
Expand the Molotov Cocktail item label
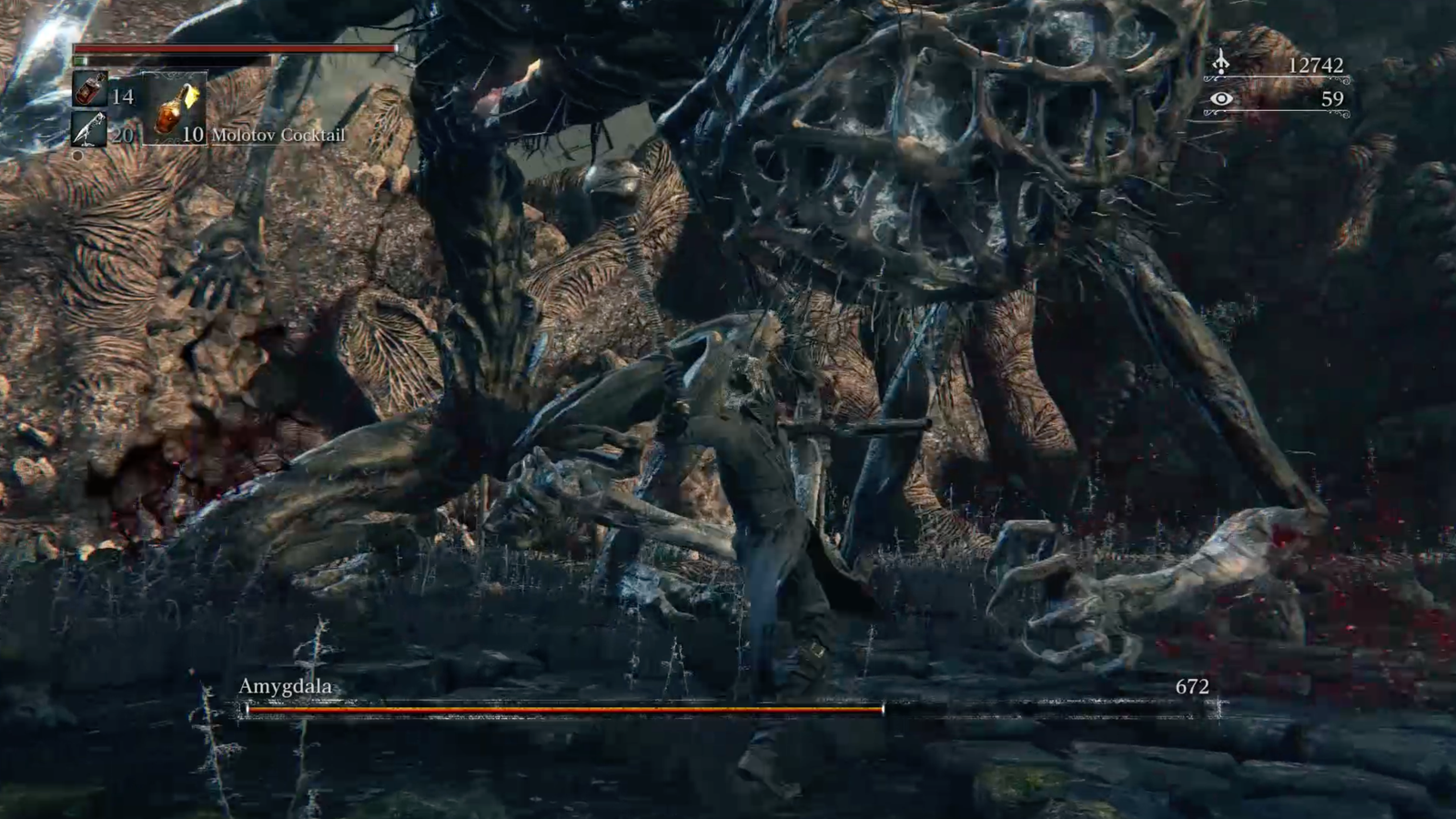click(x=278, y=136)
